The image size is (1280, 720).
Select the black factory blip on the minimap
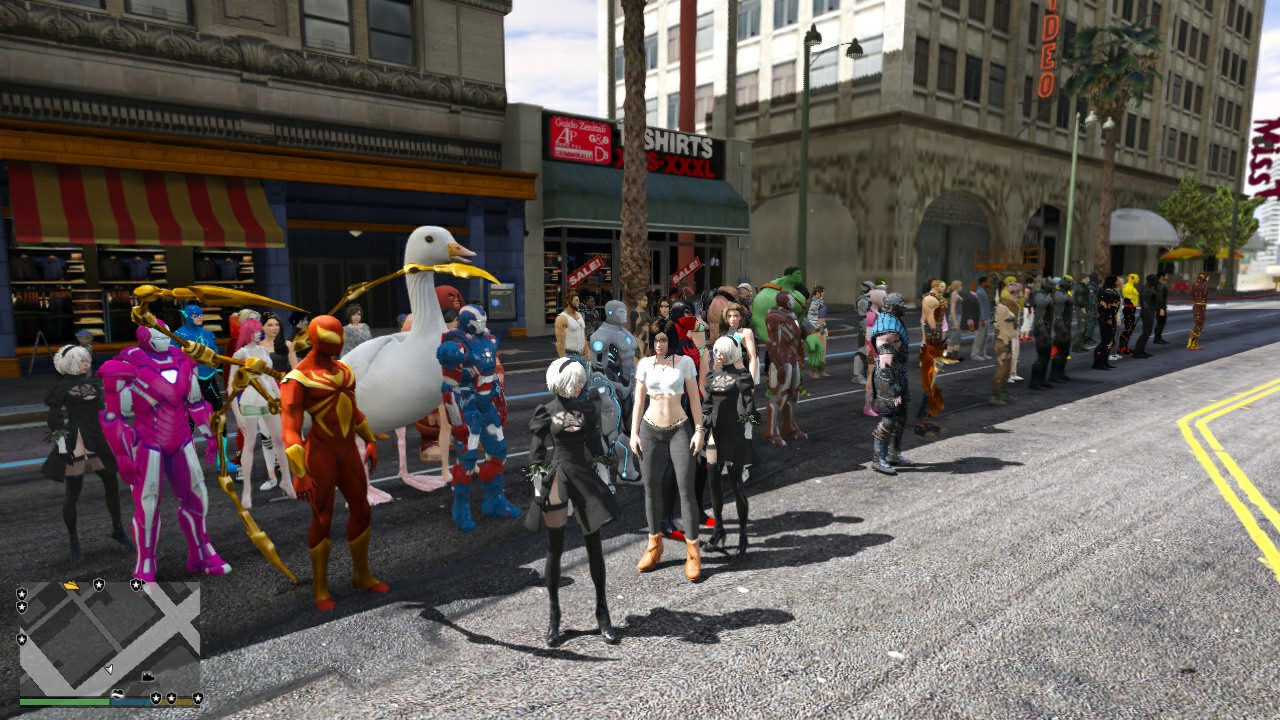coord(148,677)
